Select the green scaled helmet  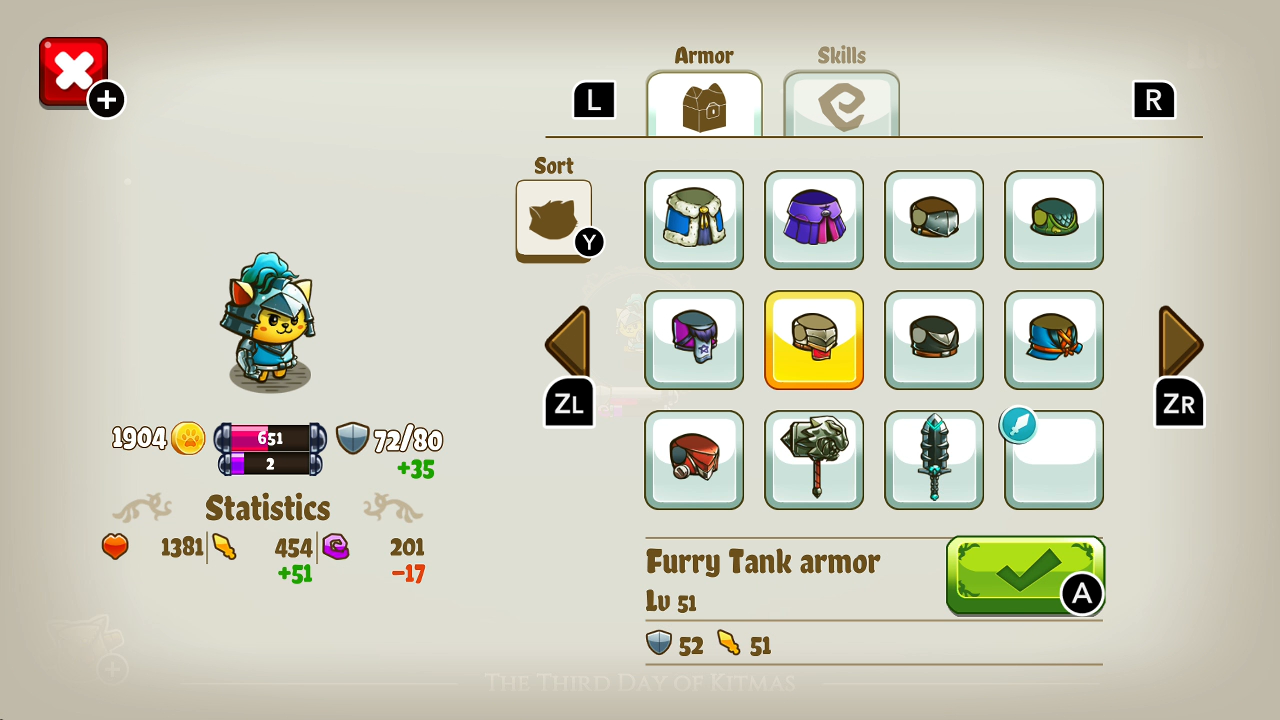pos(1054,220)
